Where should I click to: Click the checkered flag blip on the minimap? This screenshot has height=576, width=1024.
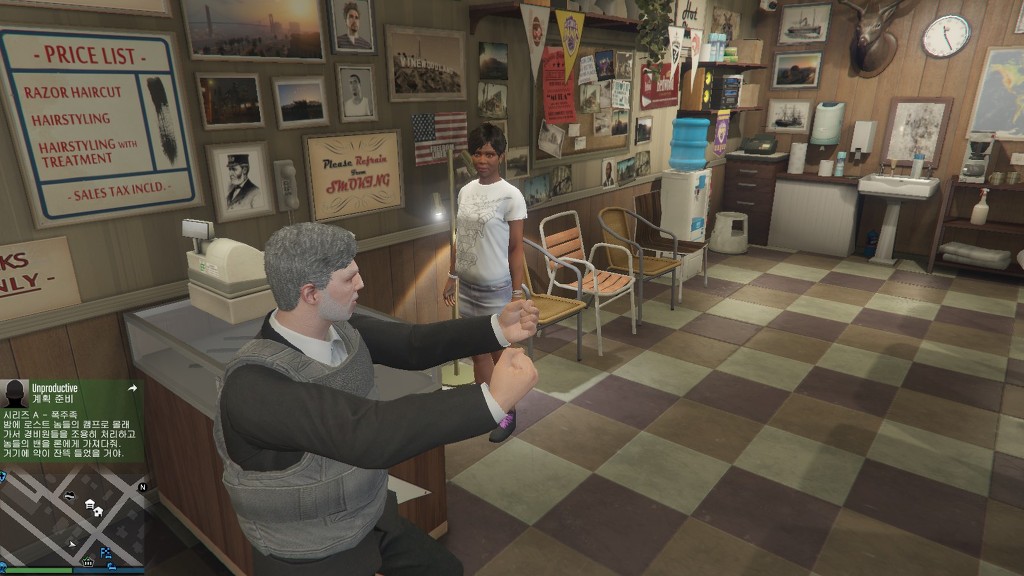click(x=106, y=552)
